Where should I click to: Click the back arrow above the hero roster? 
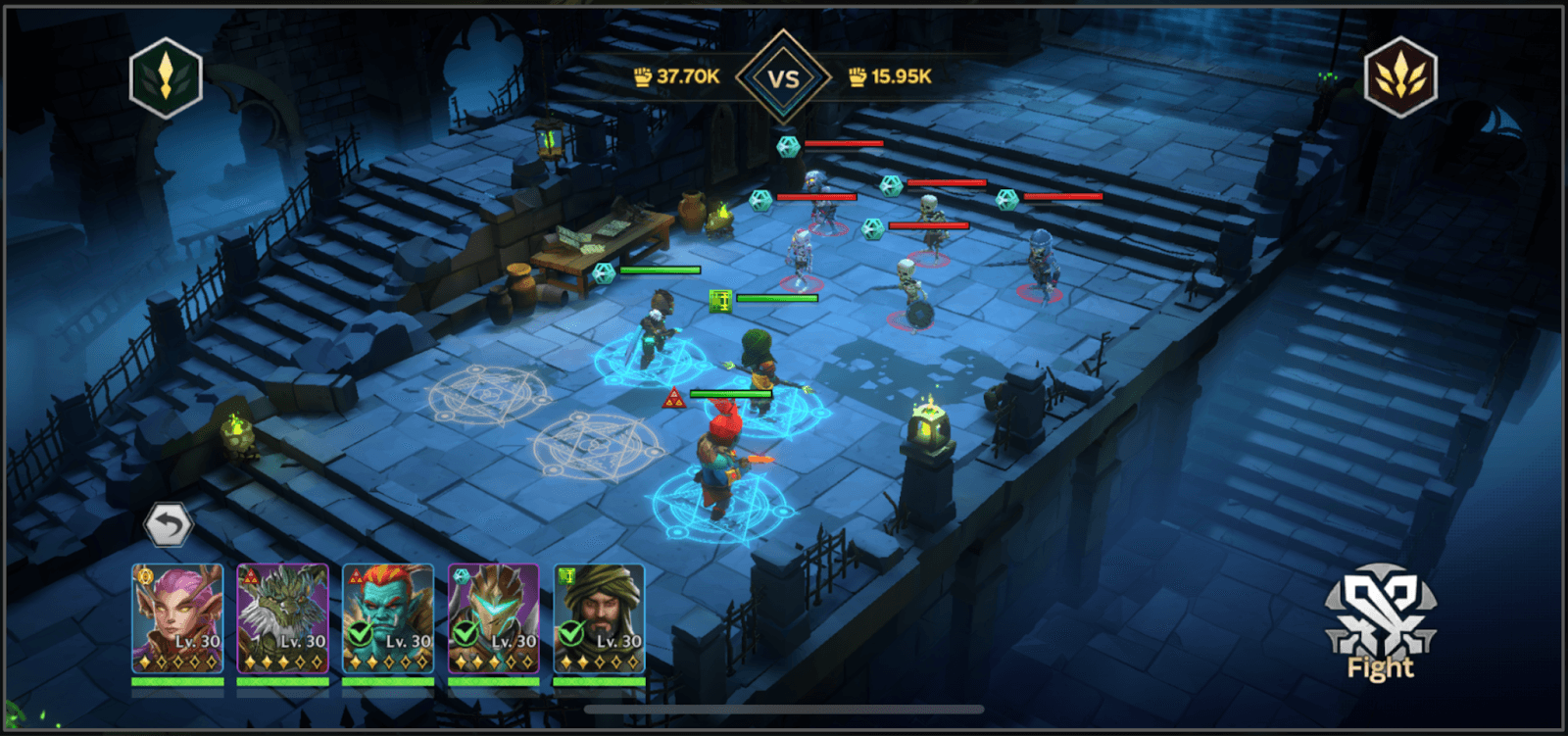coord(167,524)
